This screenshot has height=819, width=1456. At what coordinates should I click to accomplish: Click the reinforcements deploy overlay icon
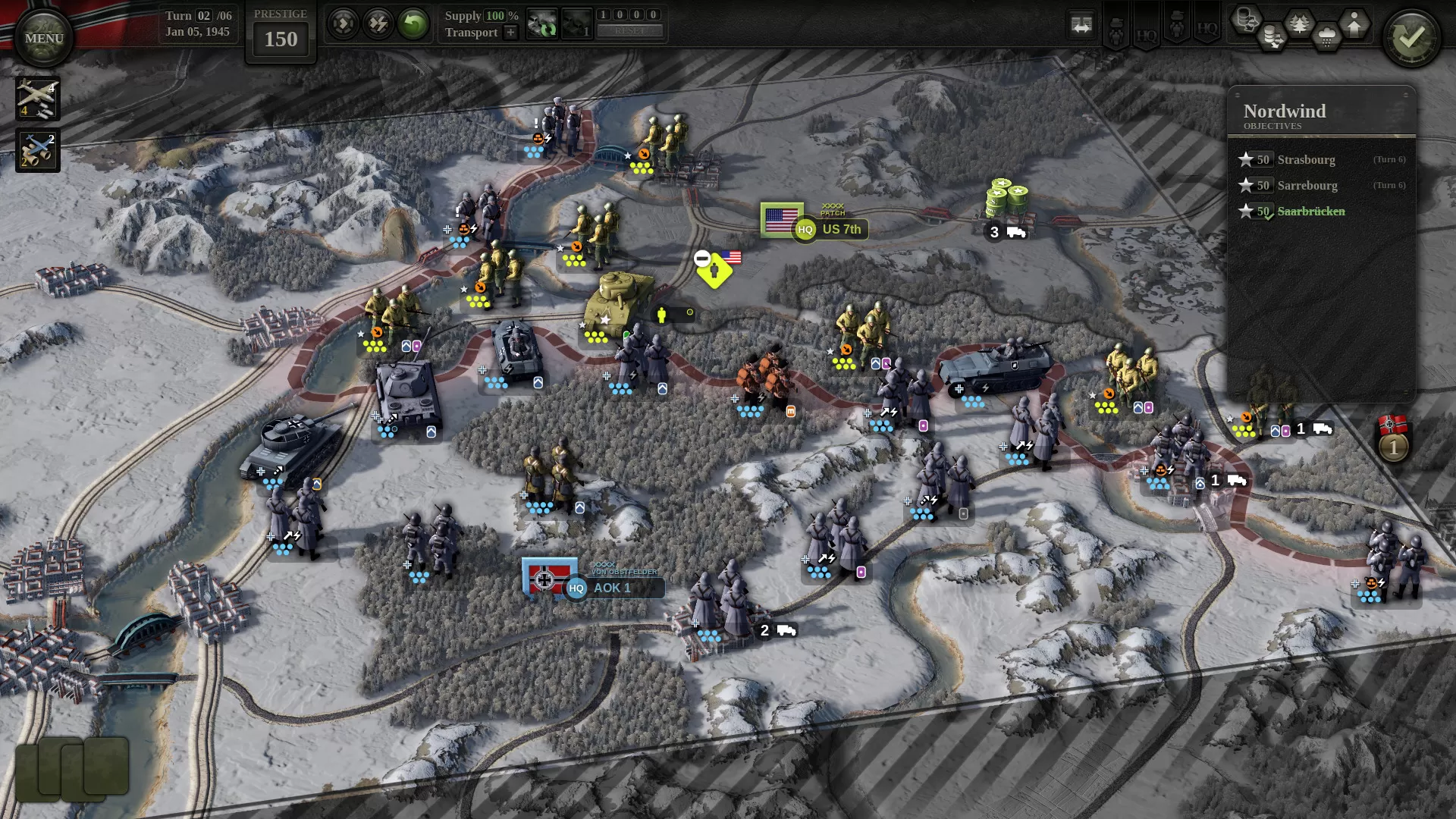[1354, 23]
